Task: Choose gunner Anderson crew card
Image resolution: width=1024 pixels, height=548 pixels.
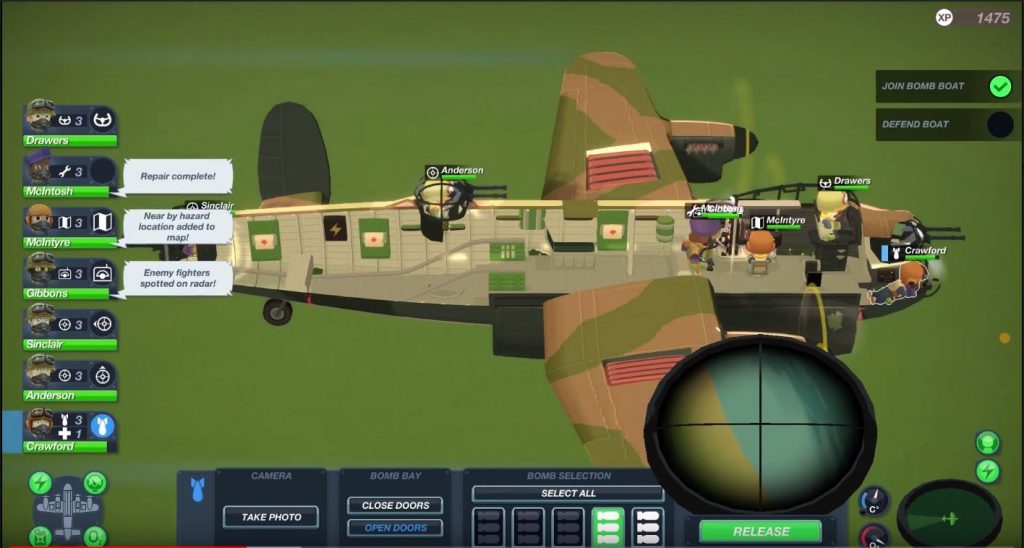Action: pyautogui.click(x=70, y=380)
